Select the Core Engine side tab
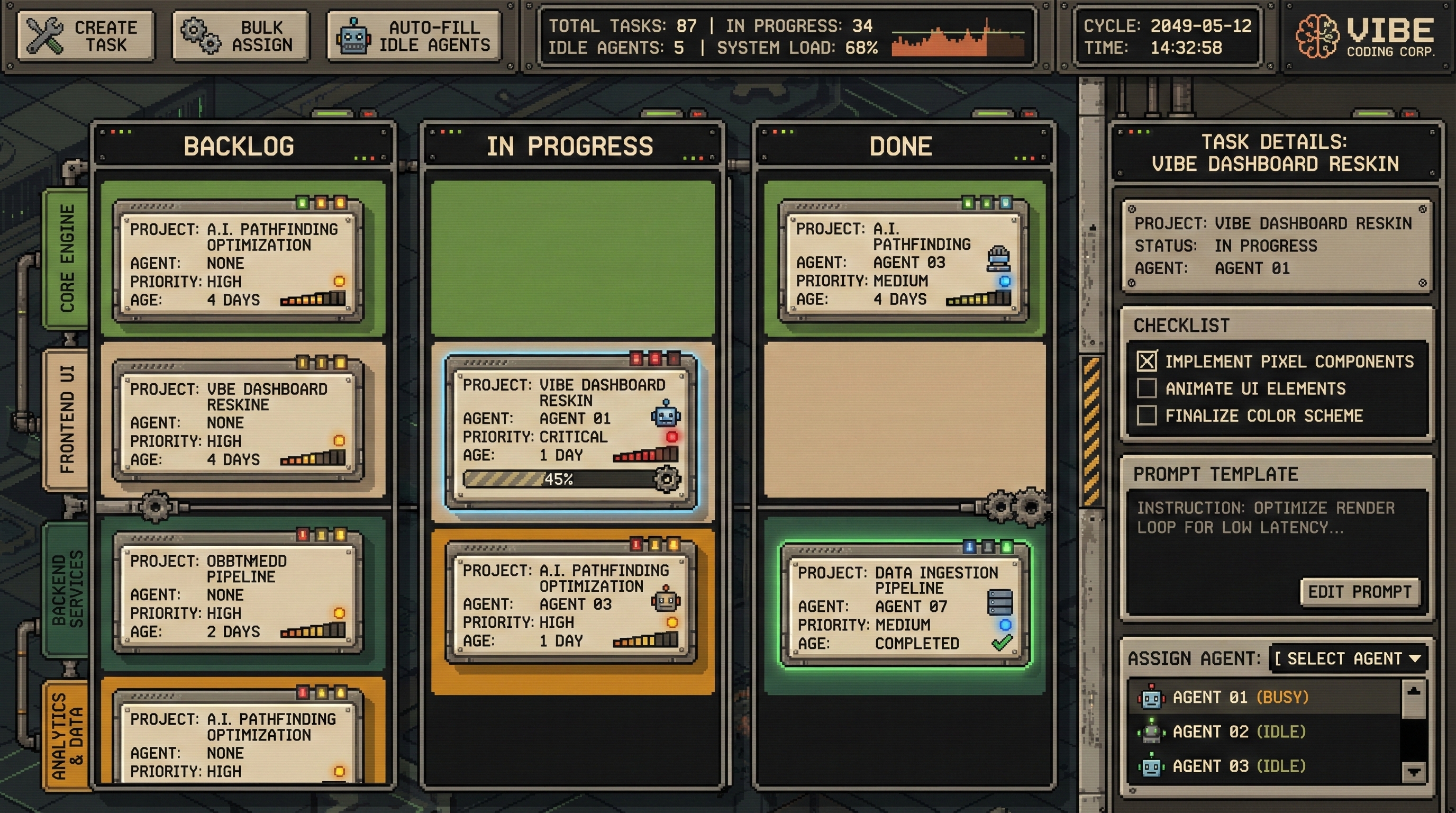The image size is (1456, 813). 67,258
